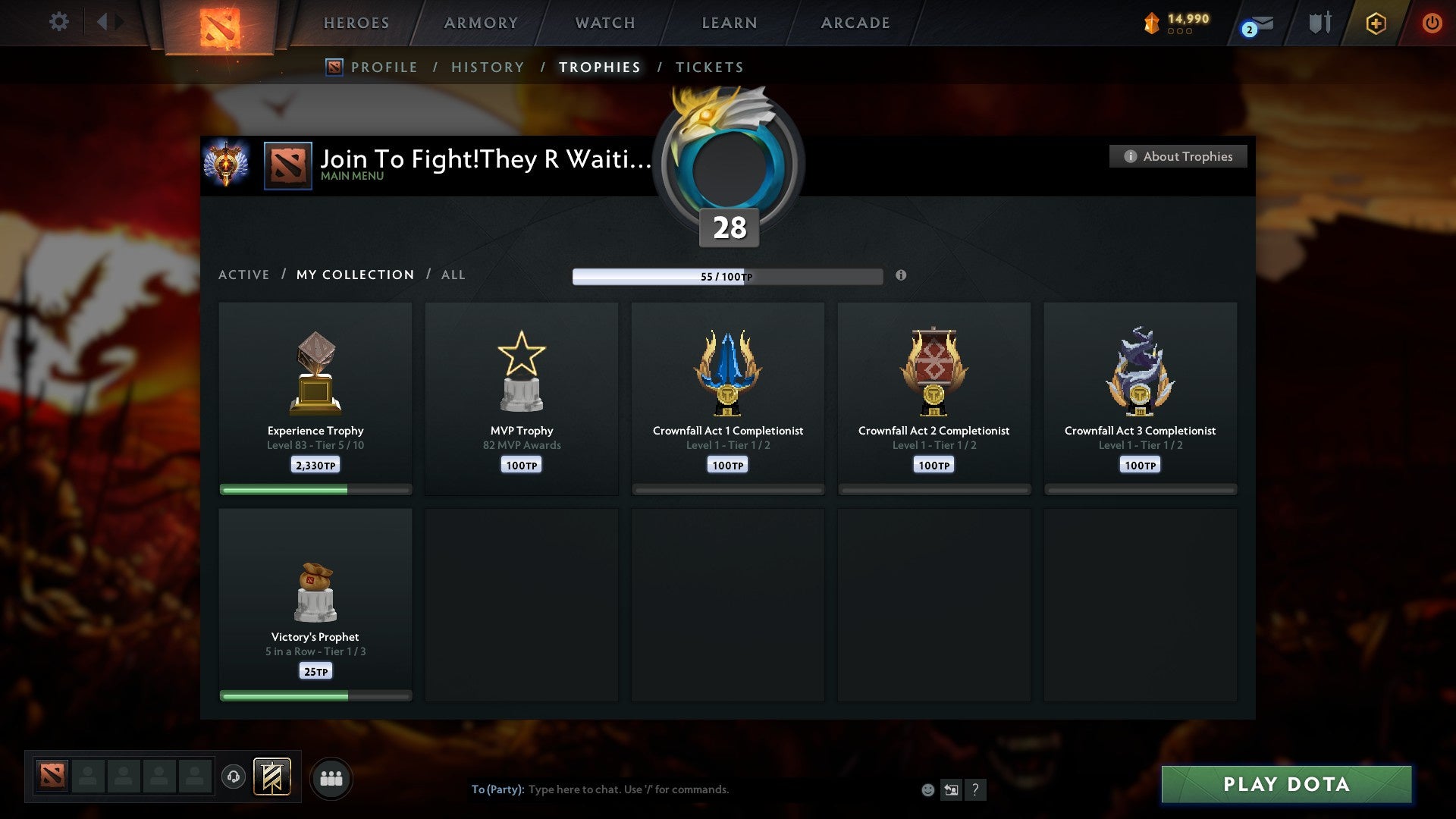The width and height of the screenshot is (1456, 819).
Task: Click the Shards currency icon
Action: coord(1151,22)
